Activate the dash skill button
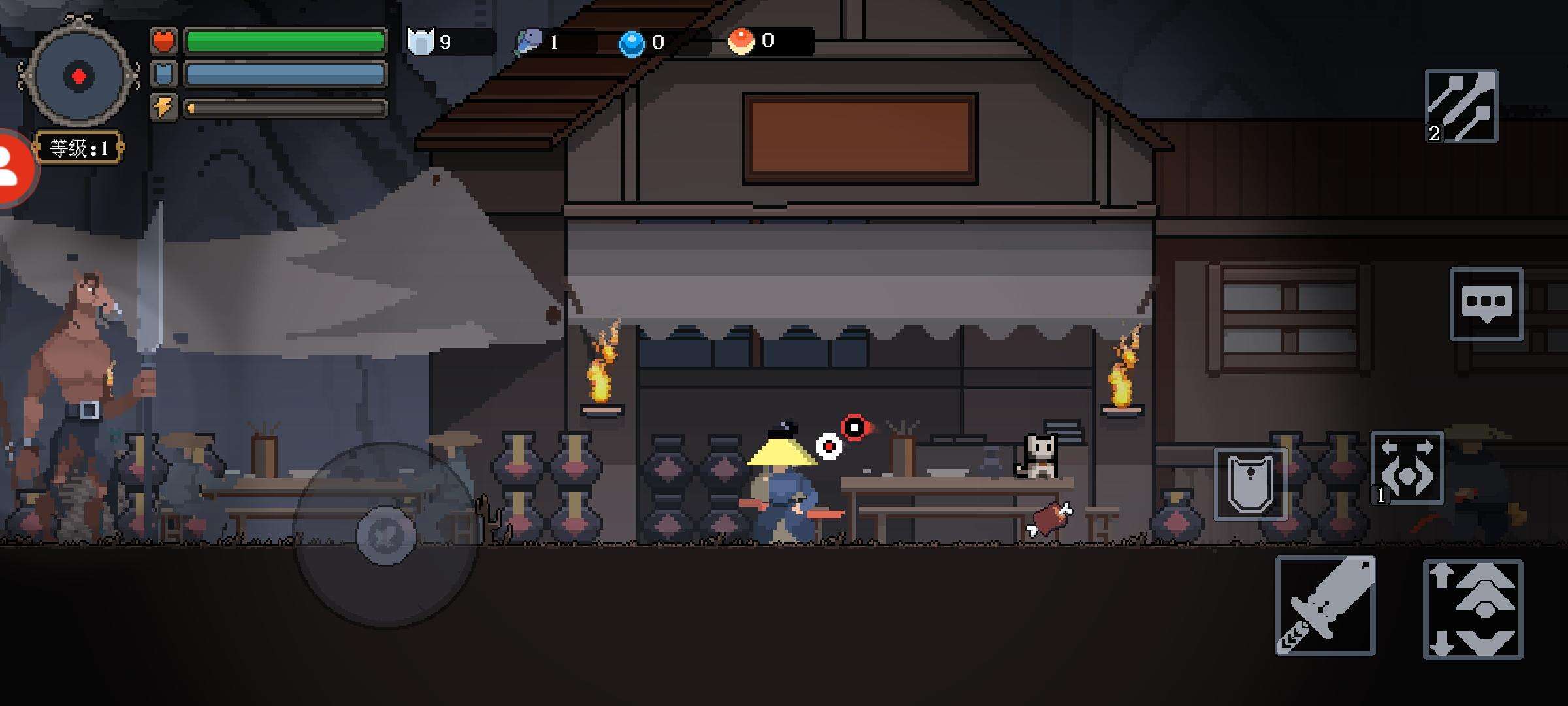This screenshot has height=706, width=1568. pos(1407,467)
